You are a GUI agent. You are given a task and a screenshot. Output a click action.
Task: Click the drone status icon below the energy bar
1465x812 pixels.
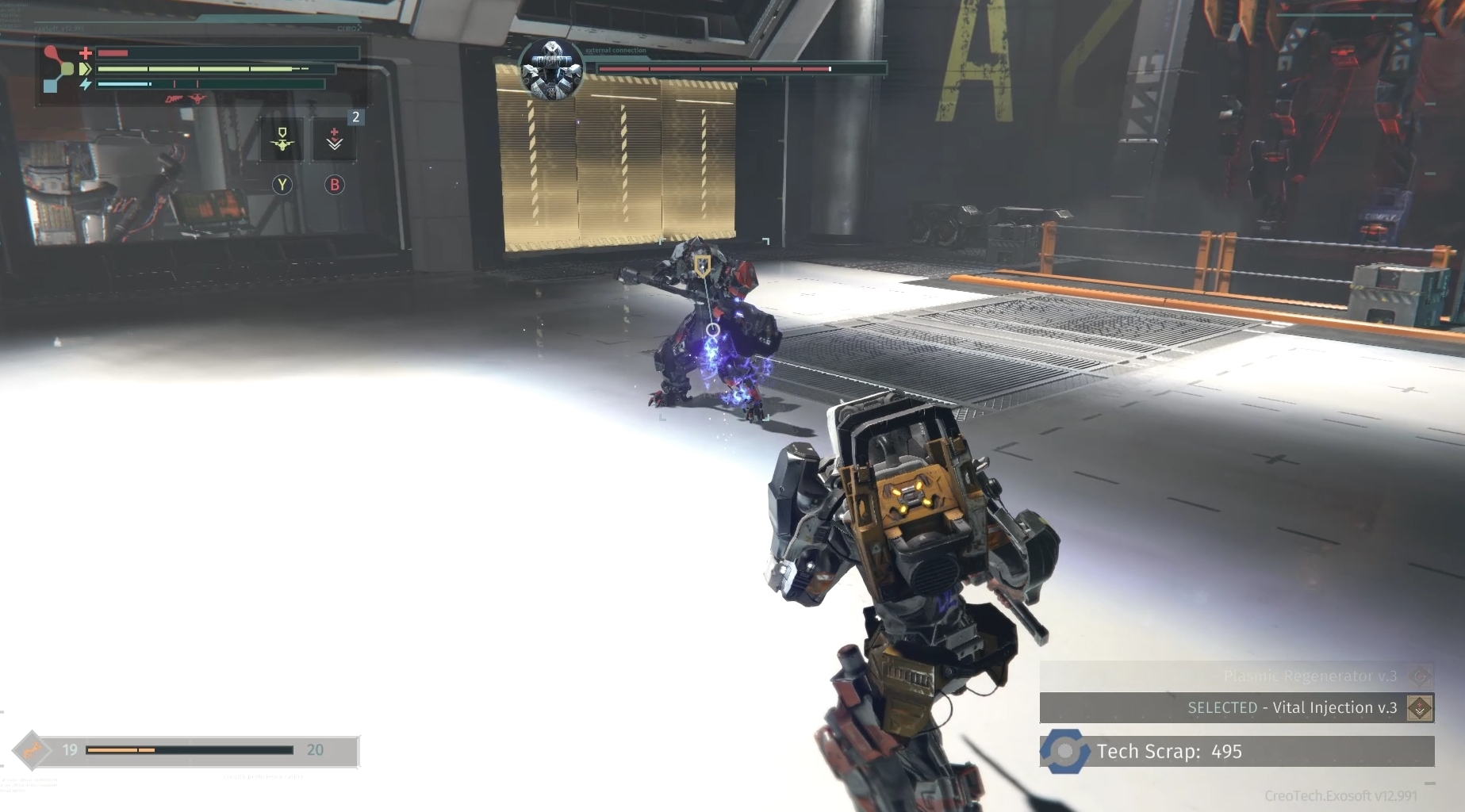coord(196,99)
